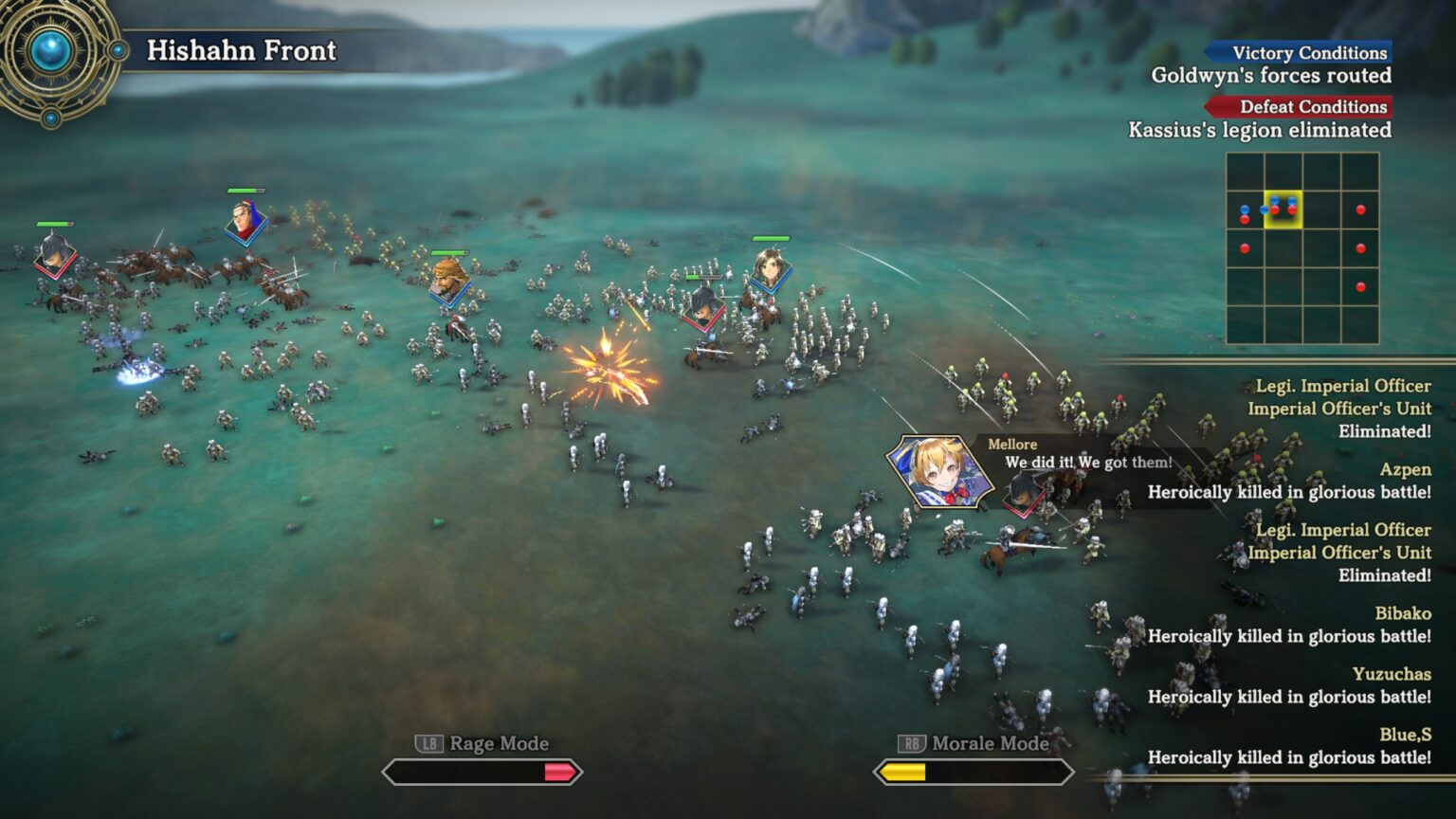Activate the Rage Mode gauge
The width and height of the screenshot is (1456, 819).
coord(482,773)
